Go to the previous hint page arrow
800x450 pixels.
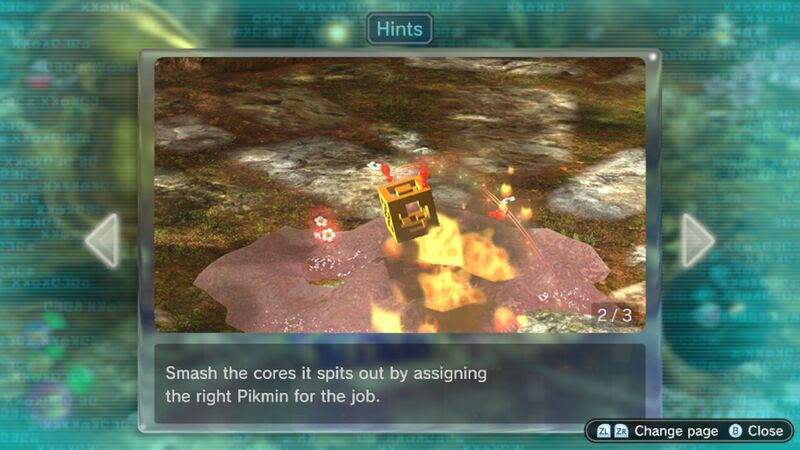click(103, 240)
